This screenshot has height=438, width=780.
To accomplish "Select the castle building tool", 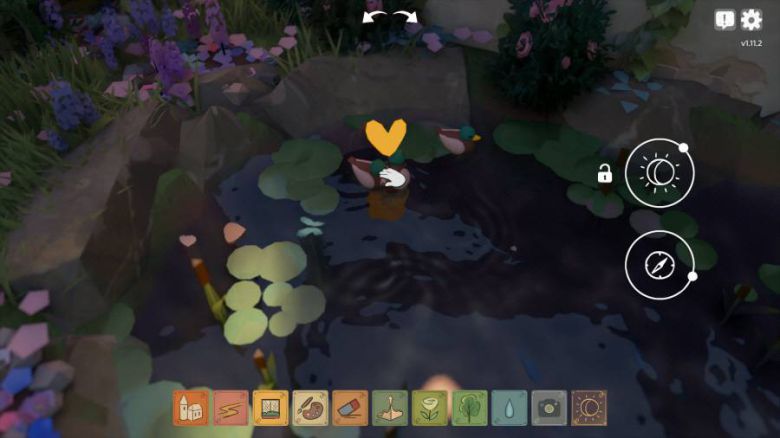I will [x=191, y=408].
